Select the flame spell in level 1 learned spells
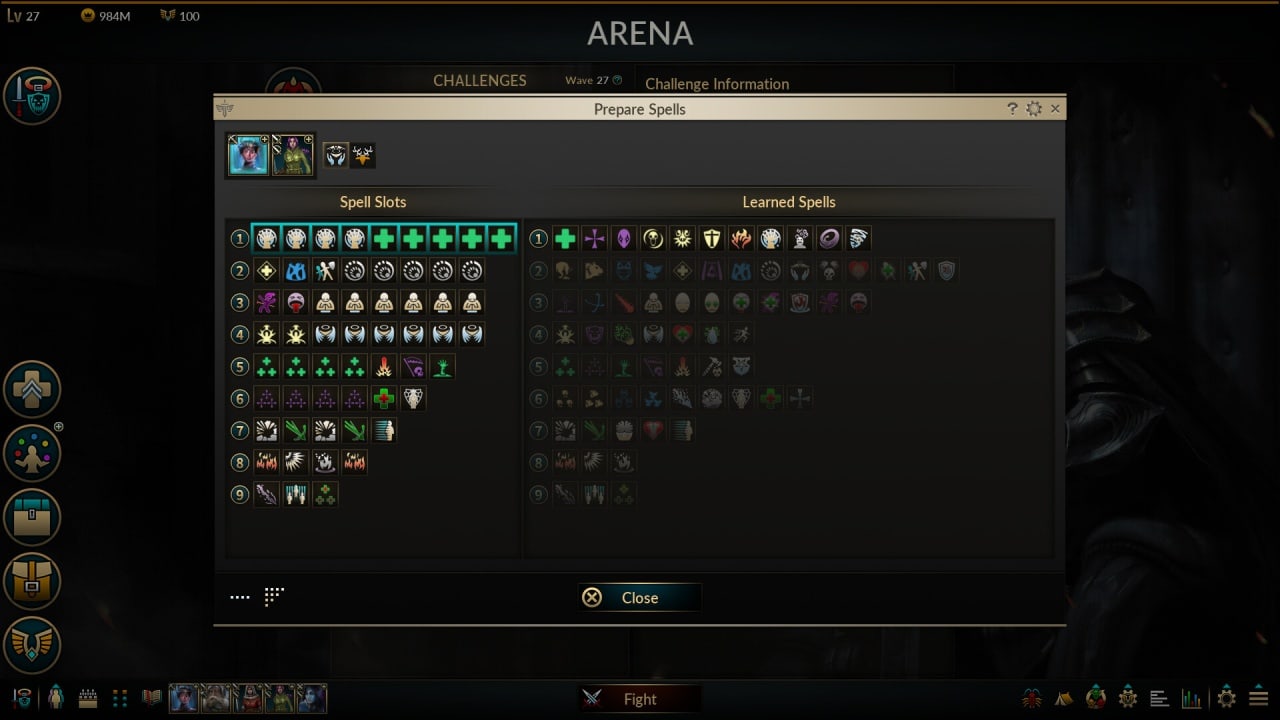 [740, 239]
